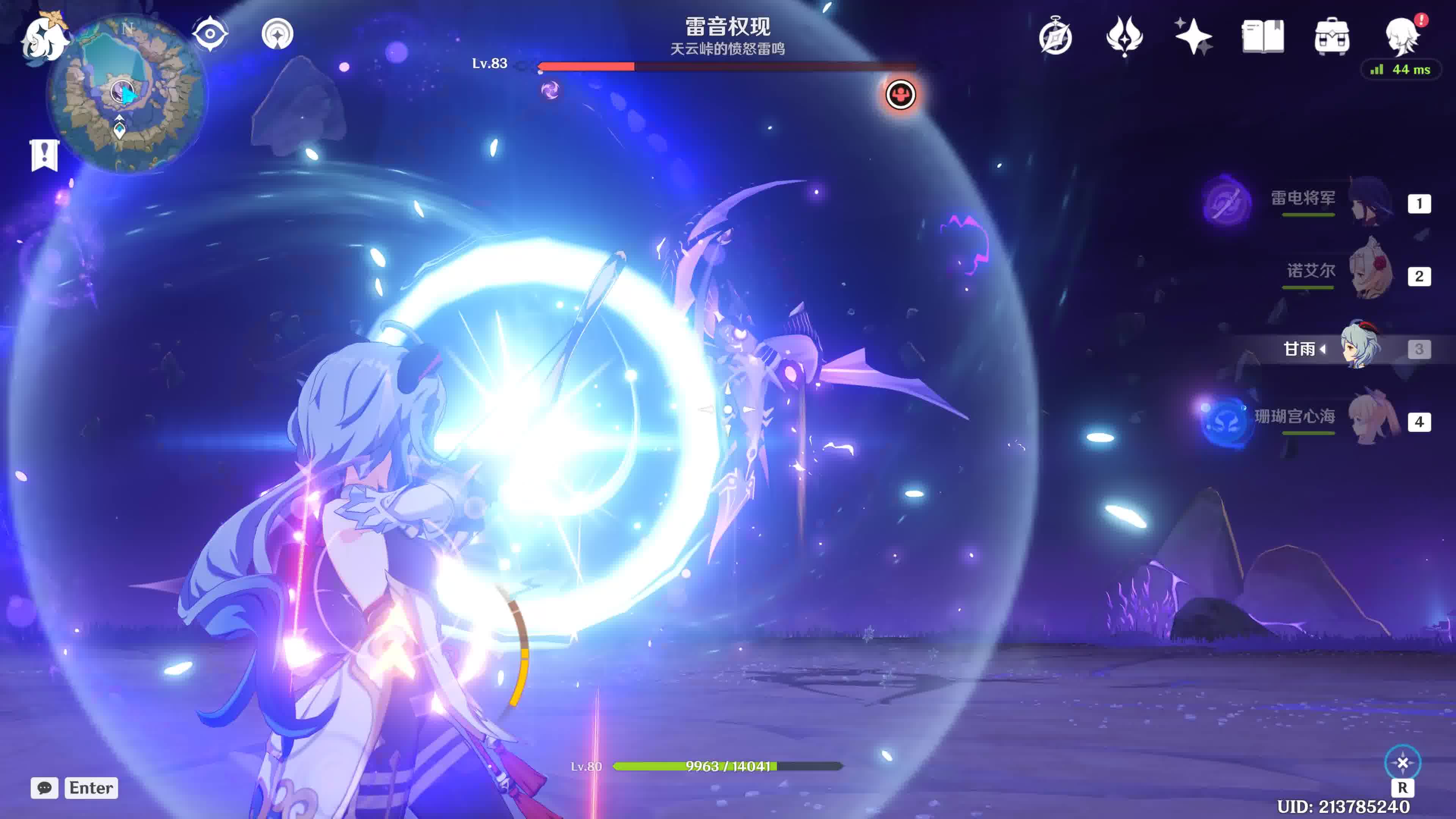Image resolution: width=1456 pixels, height=819 pixels.
Task: Switch to party member 诺艾尔
Action: point(1368,275)
